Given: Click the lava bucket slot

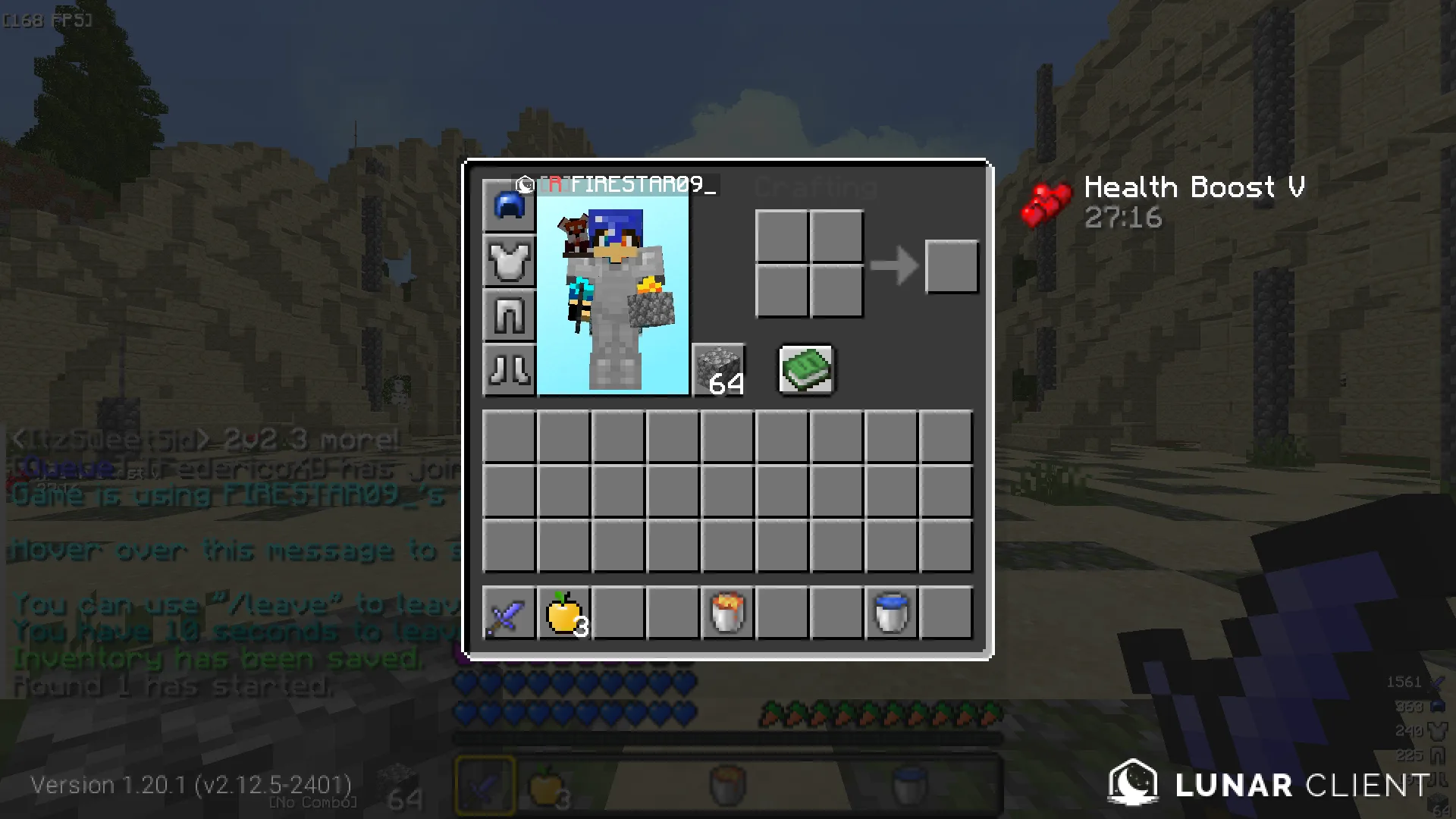Looking at the screenshot, I should pyautogui.click(x=727, y=613).
